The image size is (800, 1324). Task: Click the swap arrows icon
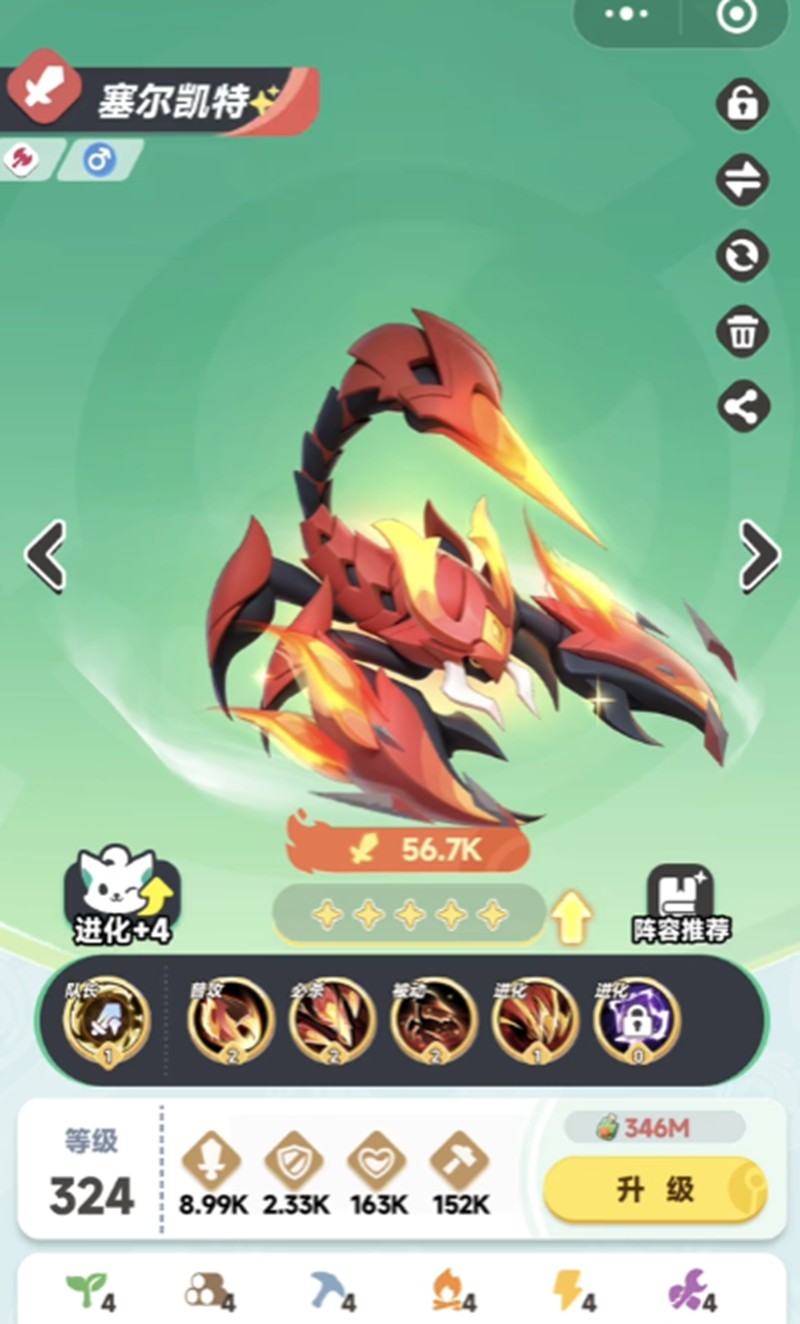pyautogui.click(x=743, y=180)
